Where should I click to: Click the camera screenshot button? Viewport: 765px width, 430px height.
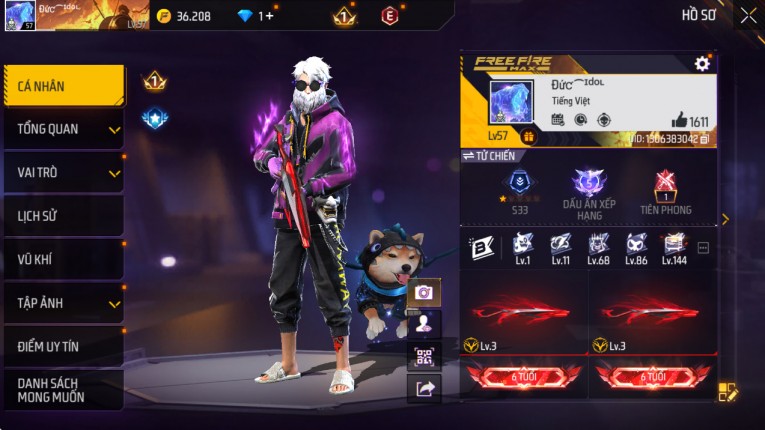(424, 292)
